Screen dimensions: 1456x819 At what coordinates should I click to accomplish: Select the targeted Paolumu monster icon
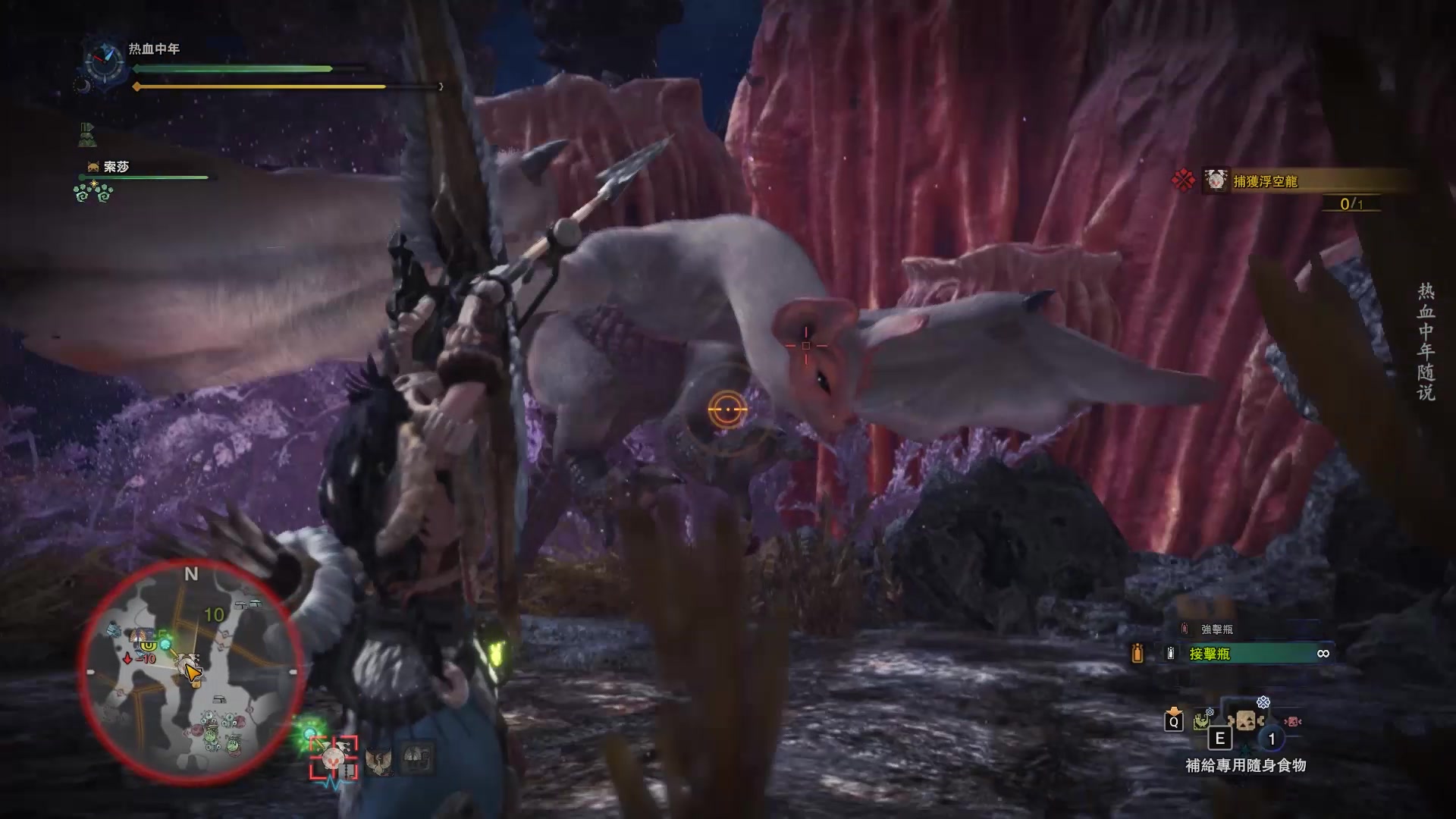pyautogui.click(x=334, y=758)
